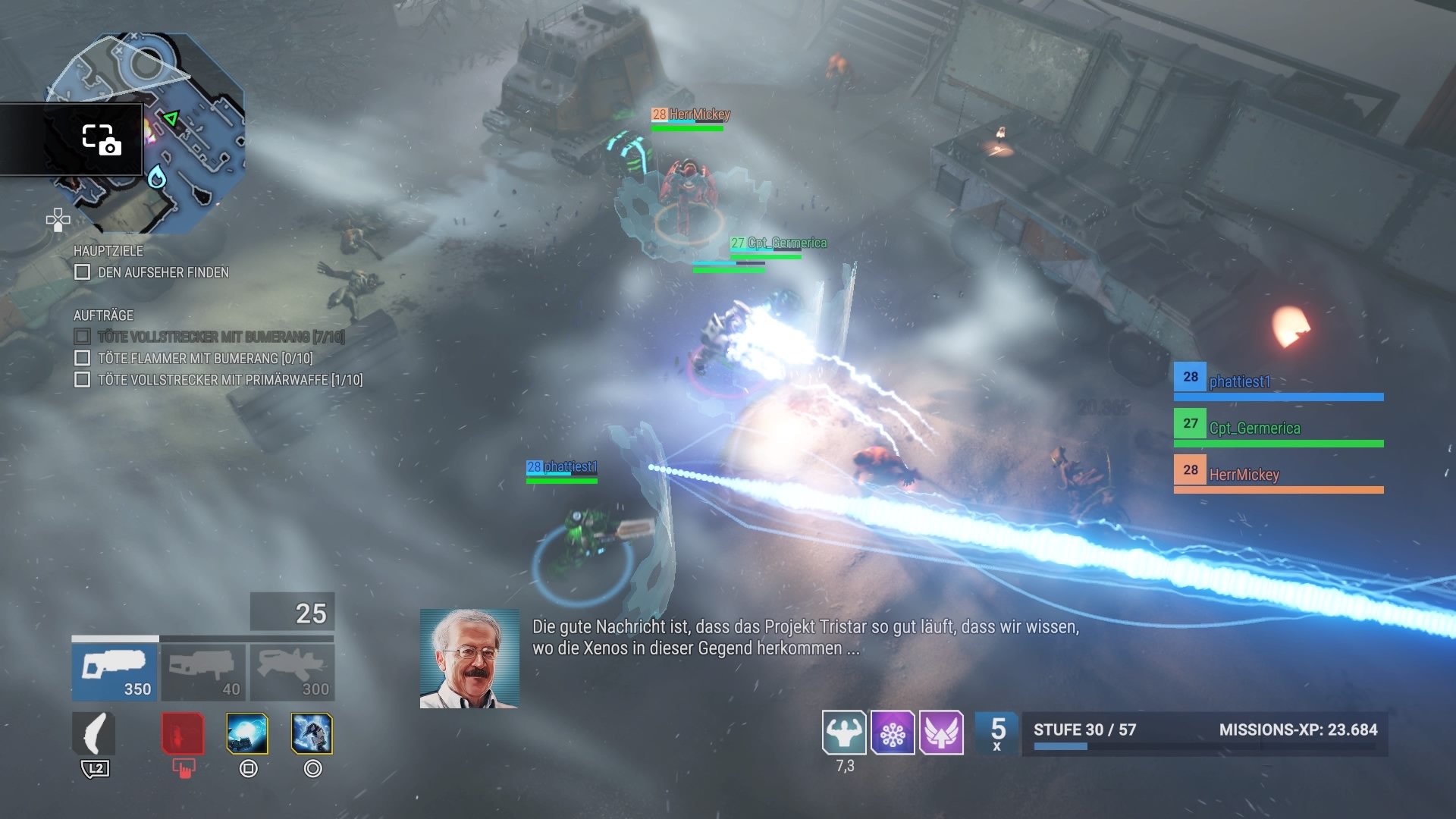Use the lightning dash ability icon
The image size is (1456, 819).
pyautogui.click(x=312, y=734)
